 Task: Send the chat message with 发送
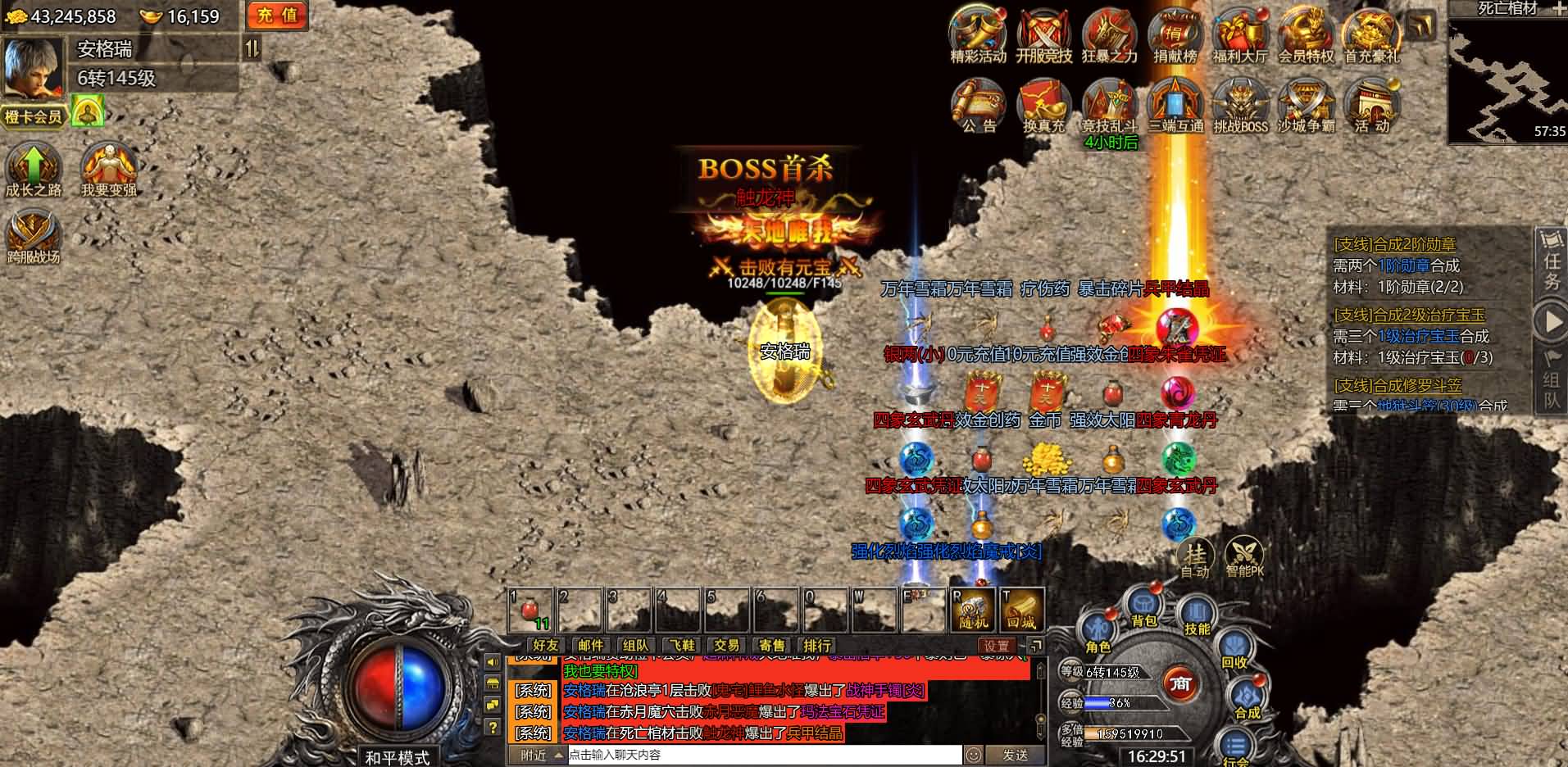(x=1015, y=755)
